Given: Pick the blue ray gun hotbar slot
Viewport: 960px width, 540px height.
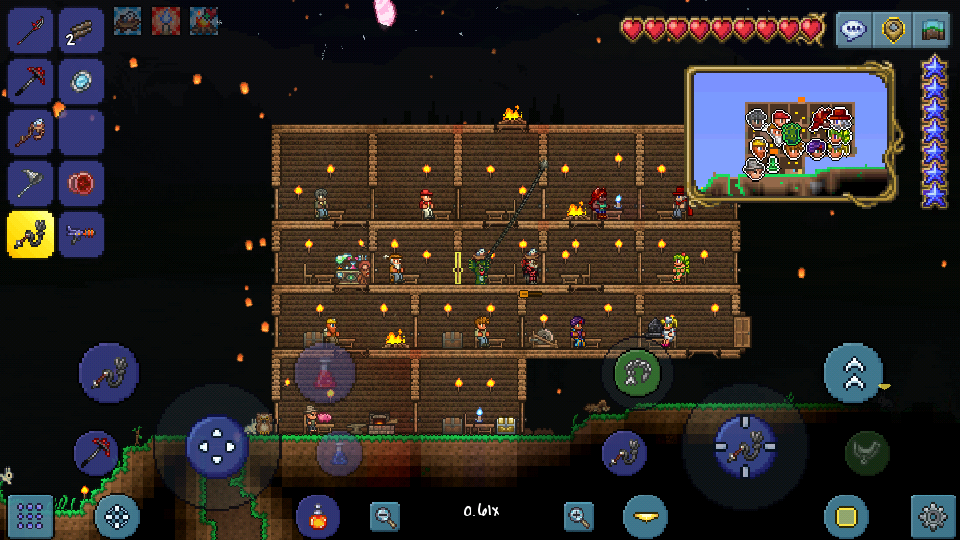Looking at the screenshot, I should click(81, 234).
